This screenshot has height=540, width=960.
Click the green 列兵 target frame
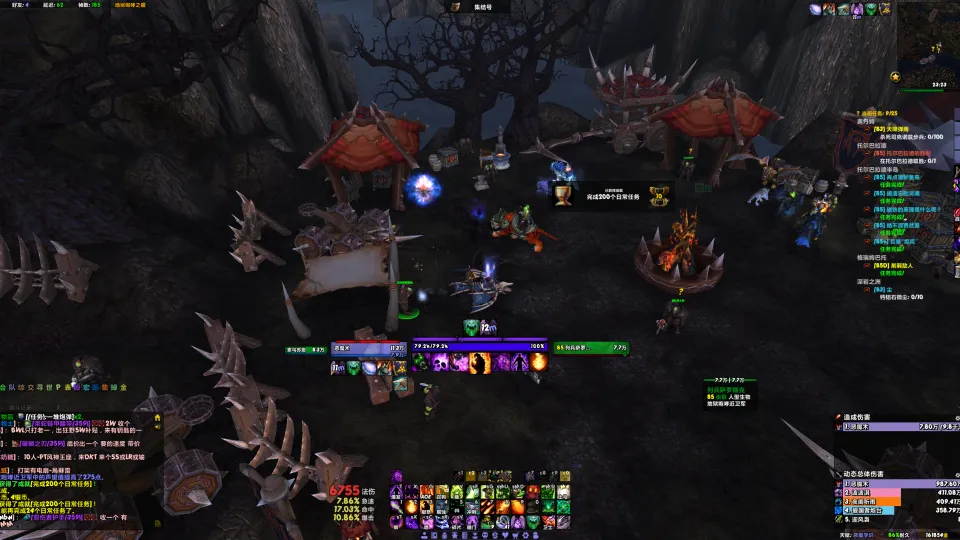(587, 349)
